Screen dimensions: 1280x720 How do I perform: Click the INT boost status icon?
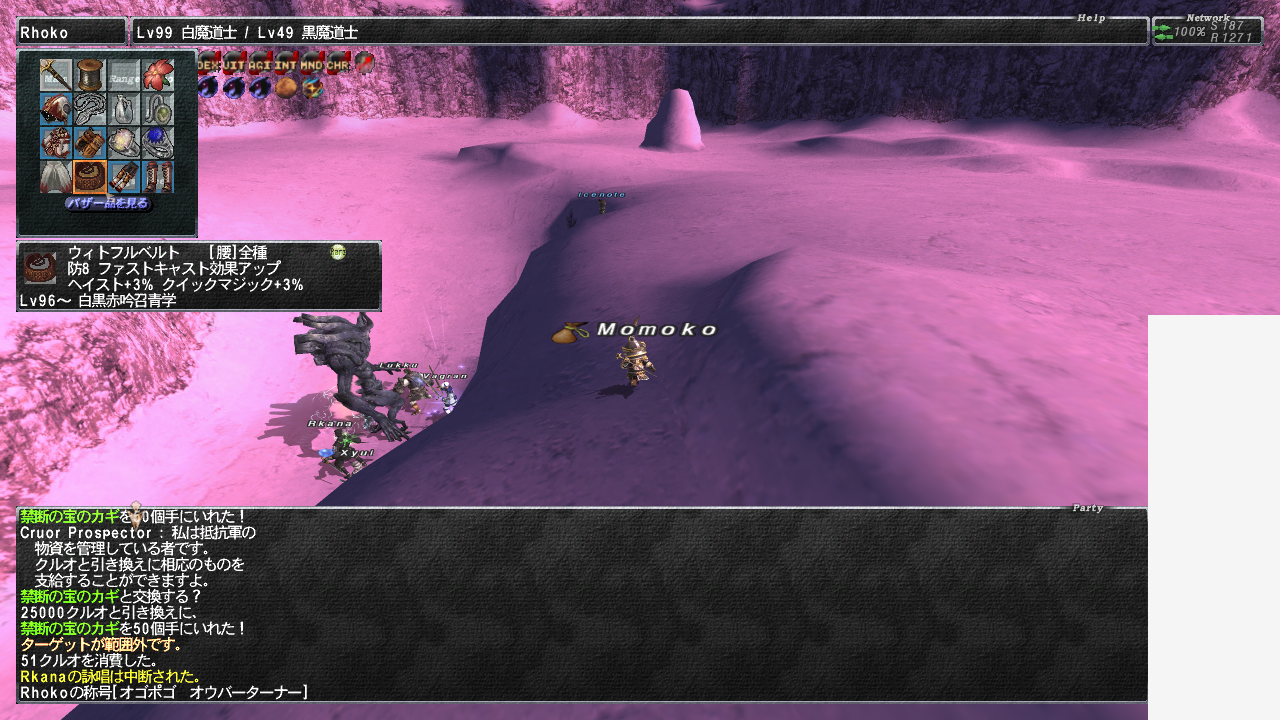(286, 63)
